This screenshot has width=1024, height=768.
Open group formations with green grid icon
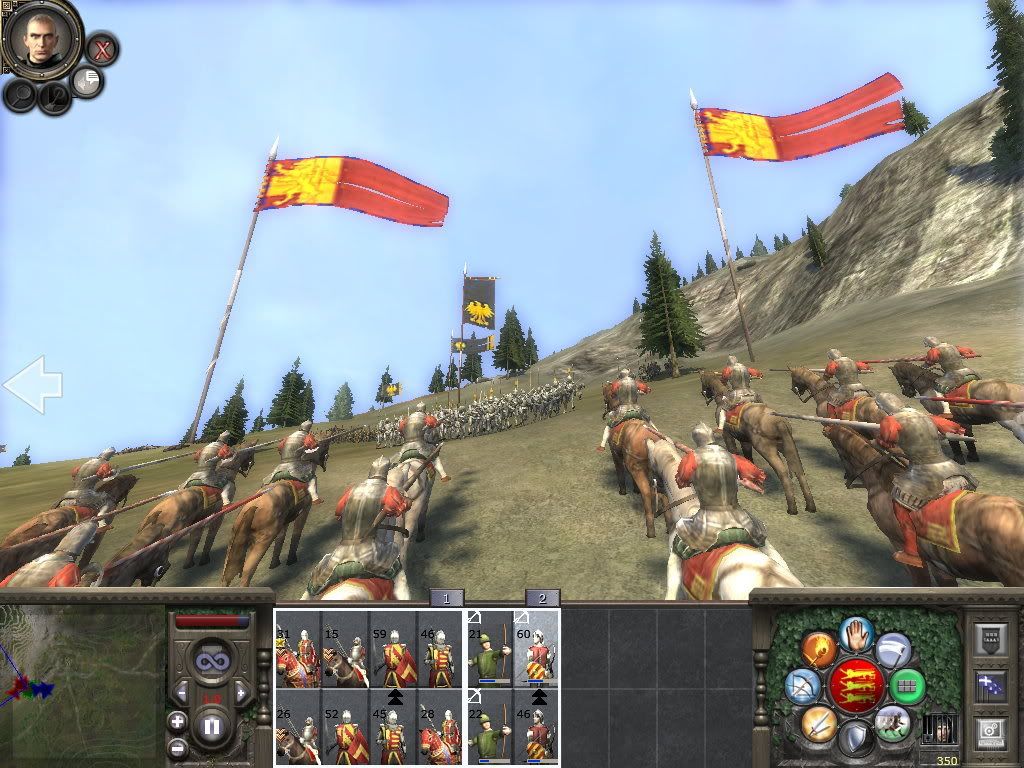click(x=906, y=686)
